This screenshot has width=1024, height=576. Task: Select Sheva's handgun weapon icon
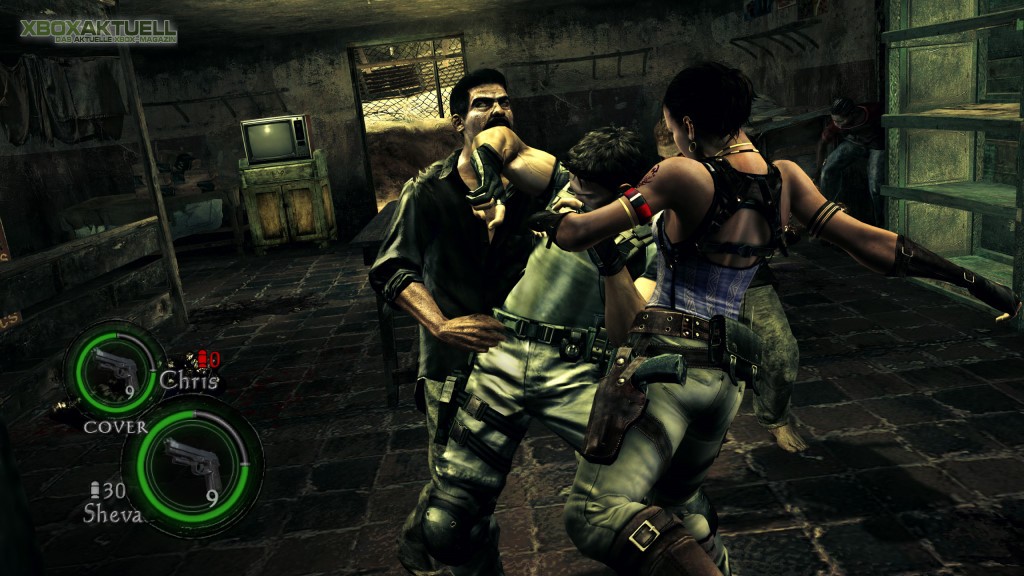click(x=190, y=463)
